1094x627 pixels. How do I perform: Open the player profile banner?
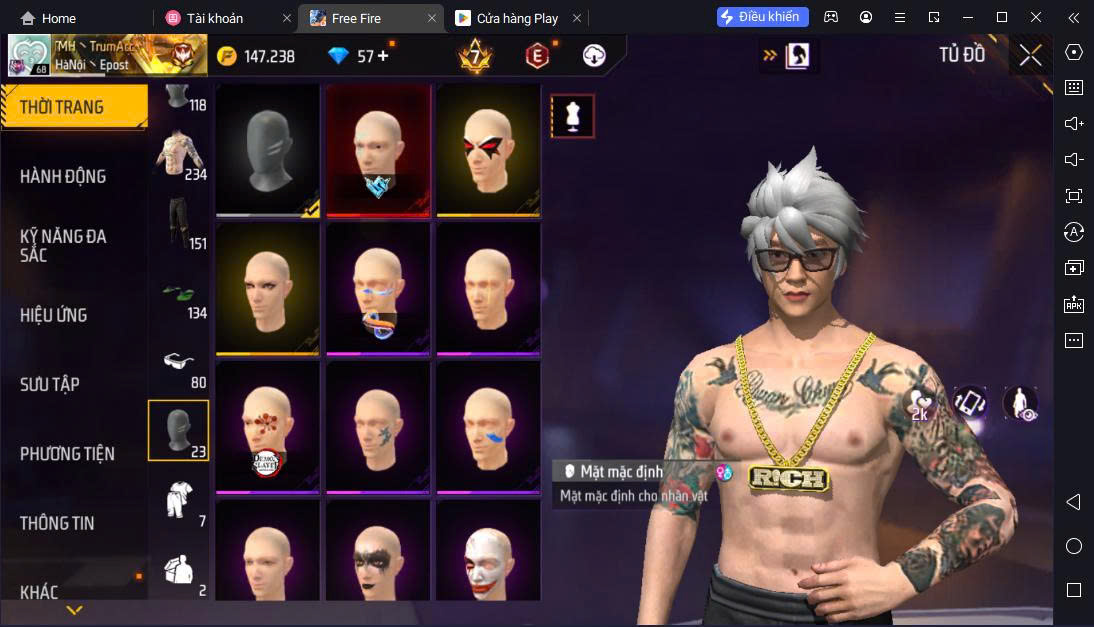pyautogui.click(x=108, y=56)
